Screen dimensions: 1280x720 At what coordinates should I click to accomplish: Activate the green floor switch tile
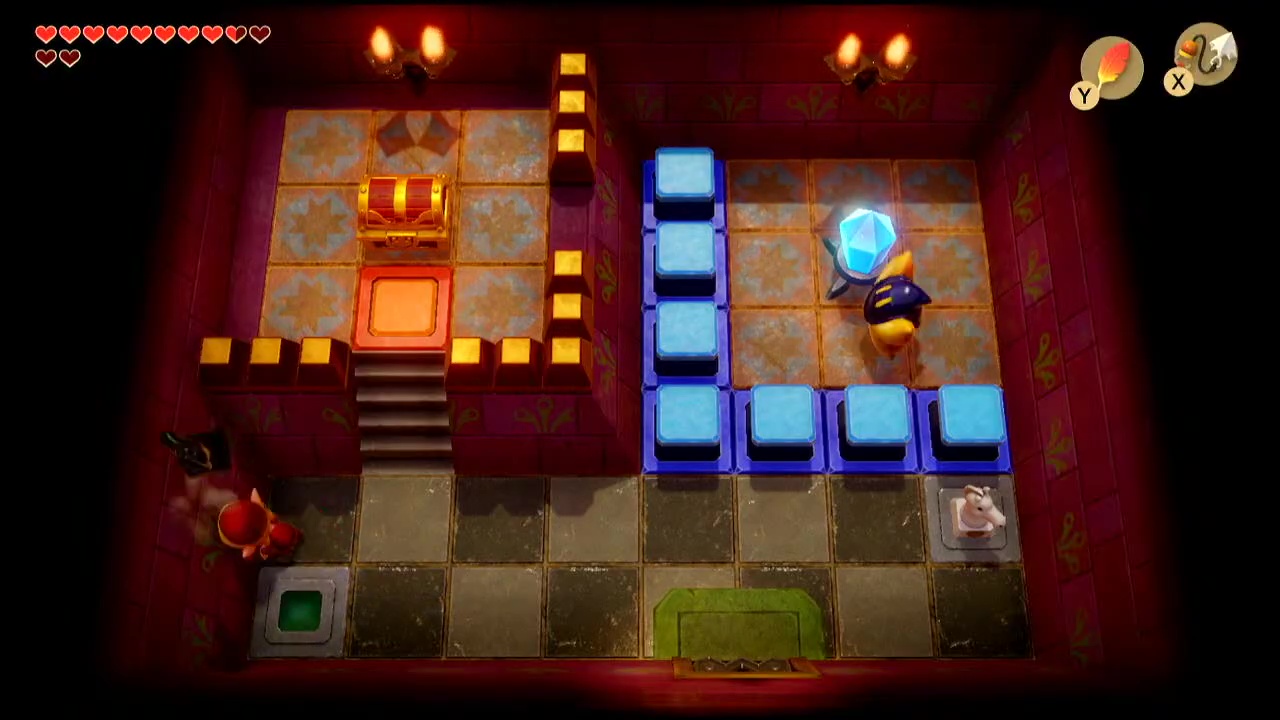click(x=299, y=609)
